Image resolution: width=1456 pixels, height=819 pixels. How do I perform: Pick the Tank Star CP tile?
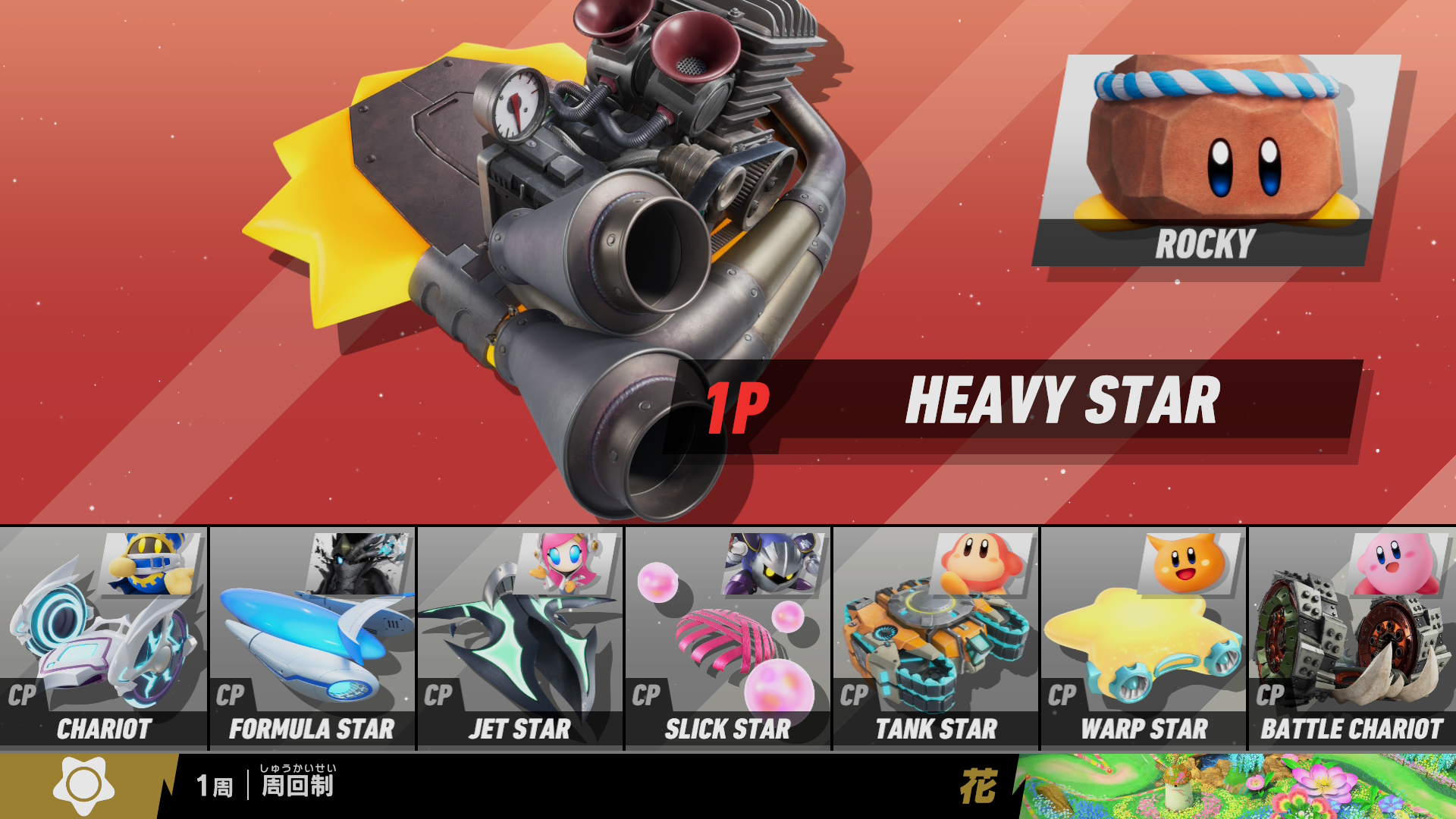[936, 639]
